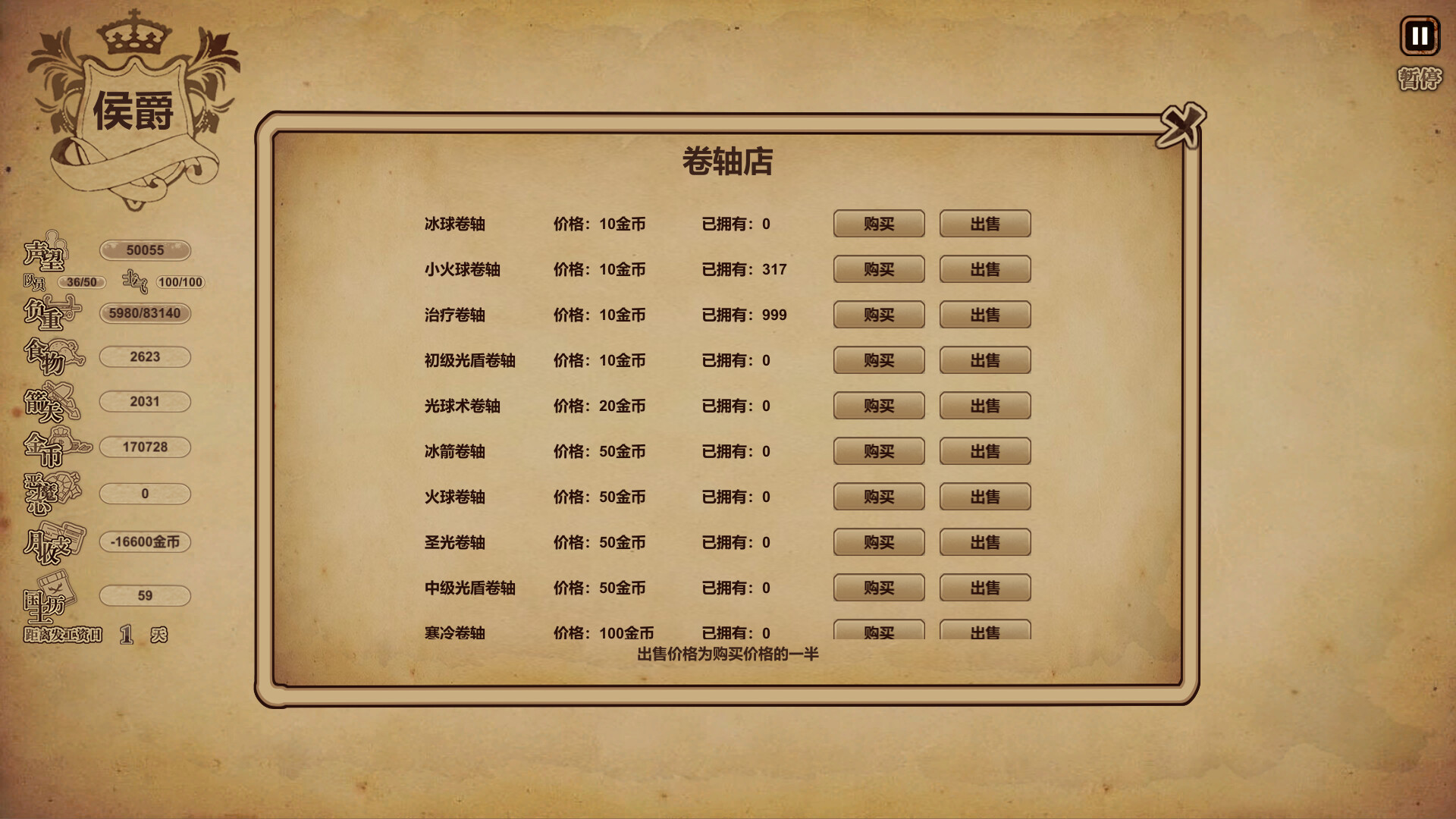Sell a 中级光盾卷轴 shield scroll
The height and width of the screenshot is (819, 1456).
[984, 588]
